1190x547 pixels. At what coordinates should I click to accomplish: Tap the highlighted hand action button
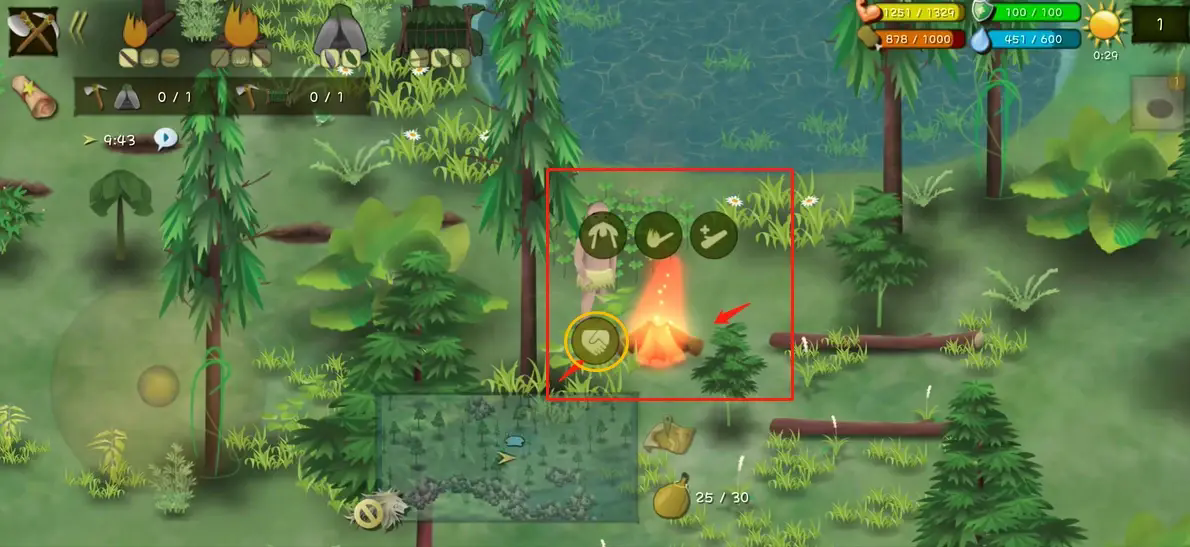click(x=597, y=342)
